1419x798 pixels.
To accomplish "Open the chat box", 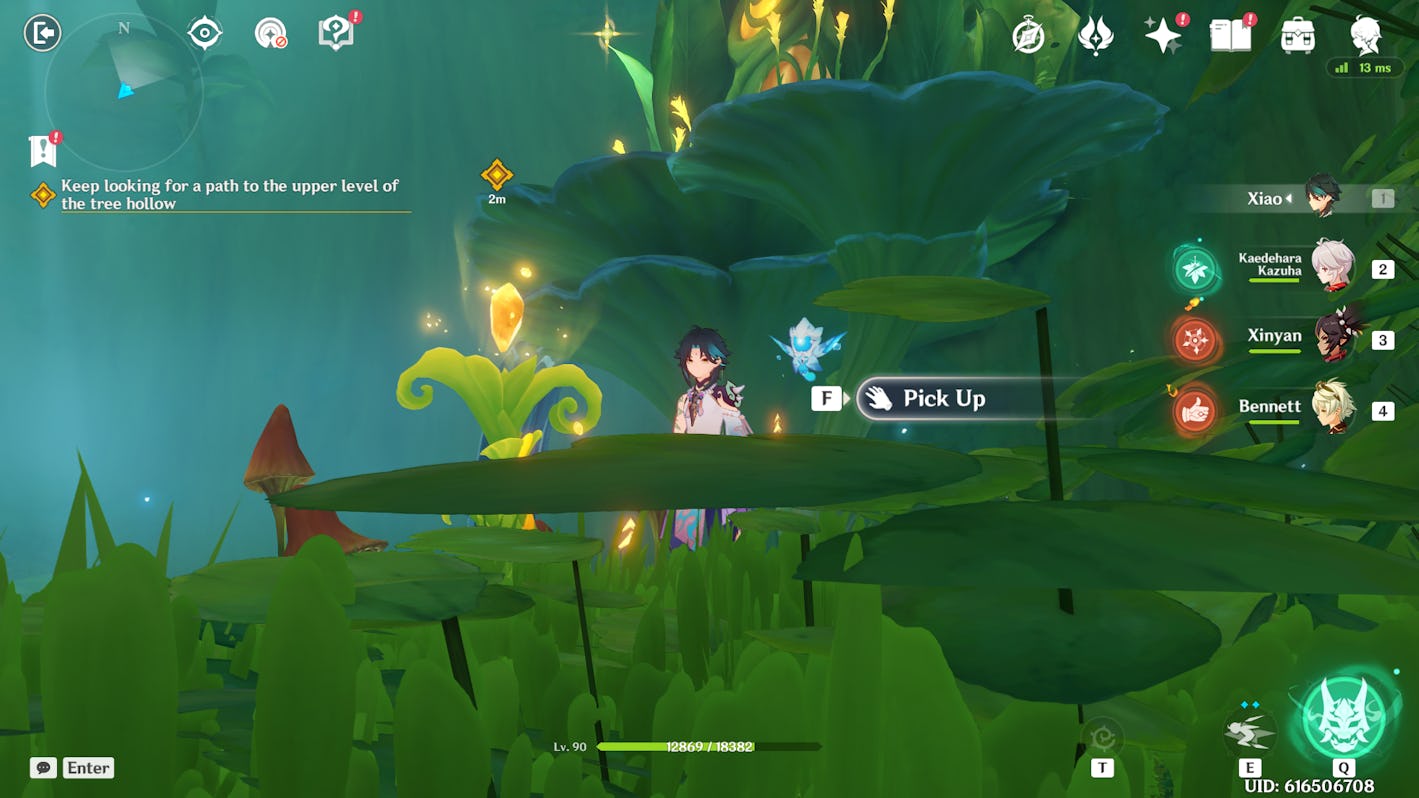I will 72,768.
